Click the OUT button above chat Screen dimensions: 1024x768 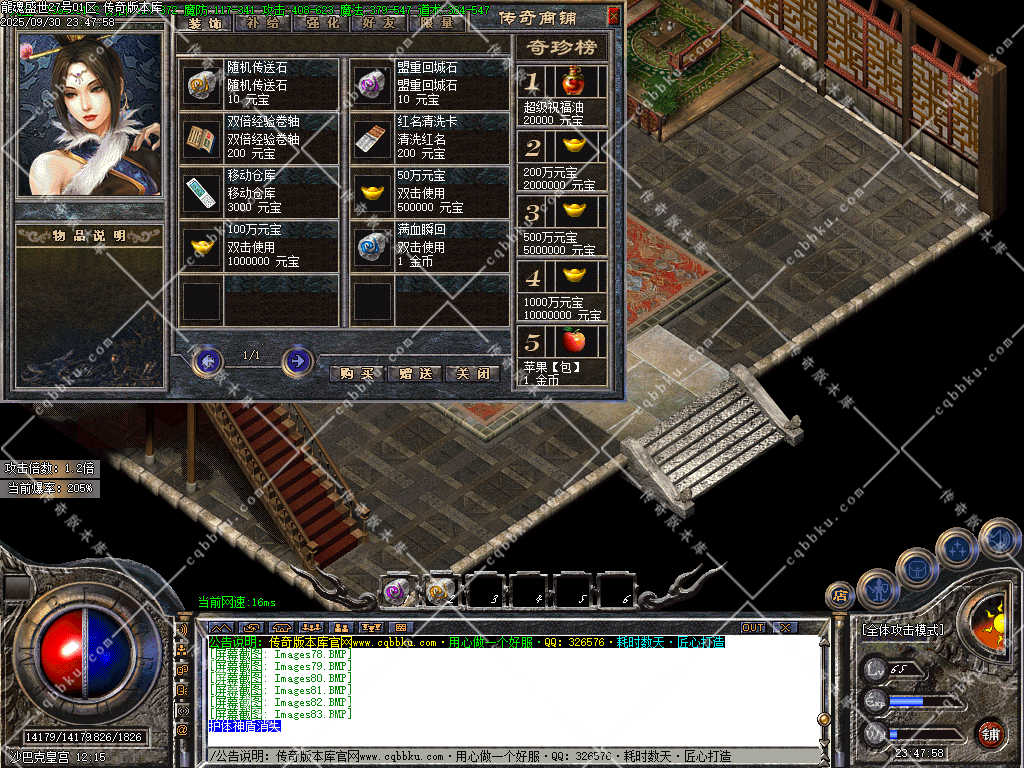752,627
